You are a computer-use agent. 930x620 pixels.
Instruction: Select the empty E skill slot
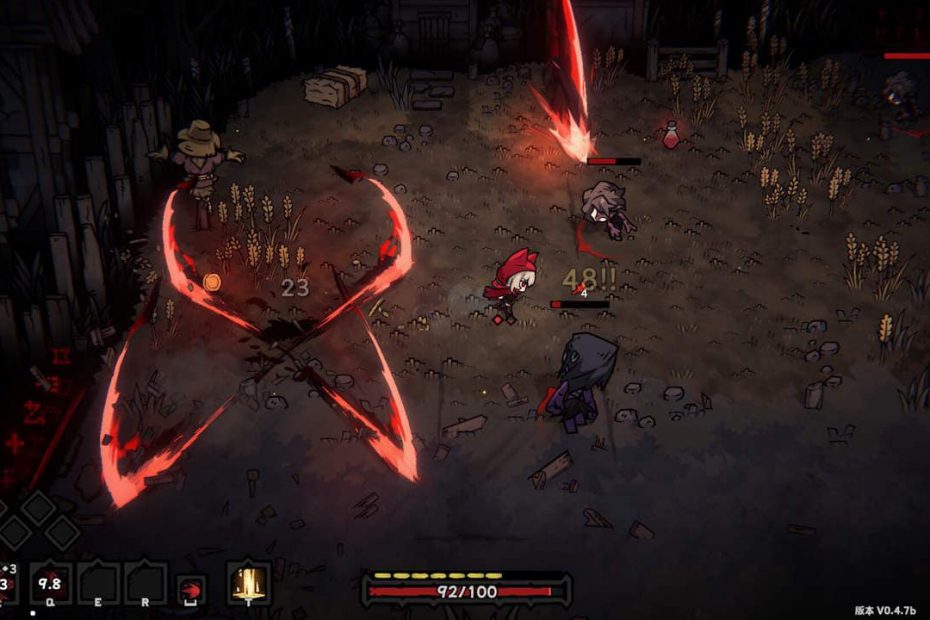98,582
